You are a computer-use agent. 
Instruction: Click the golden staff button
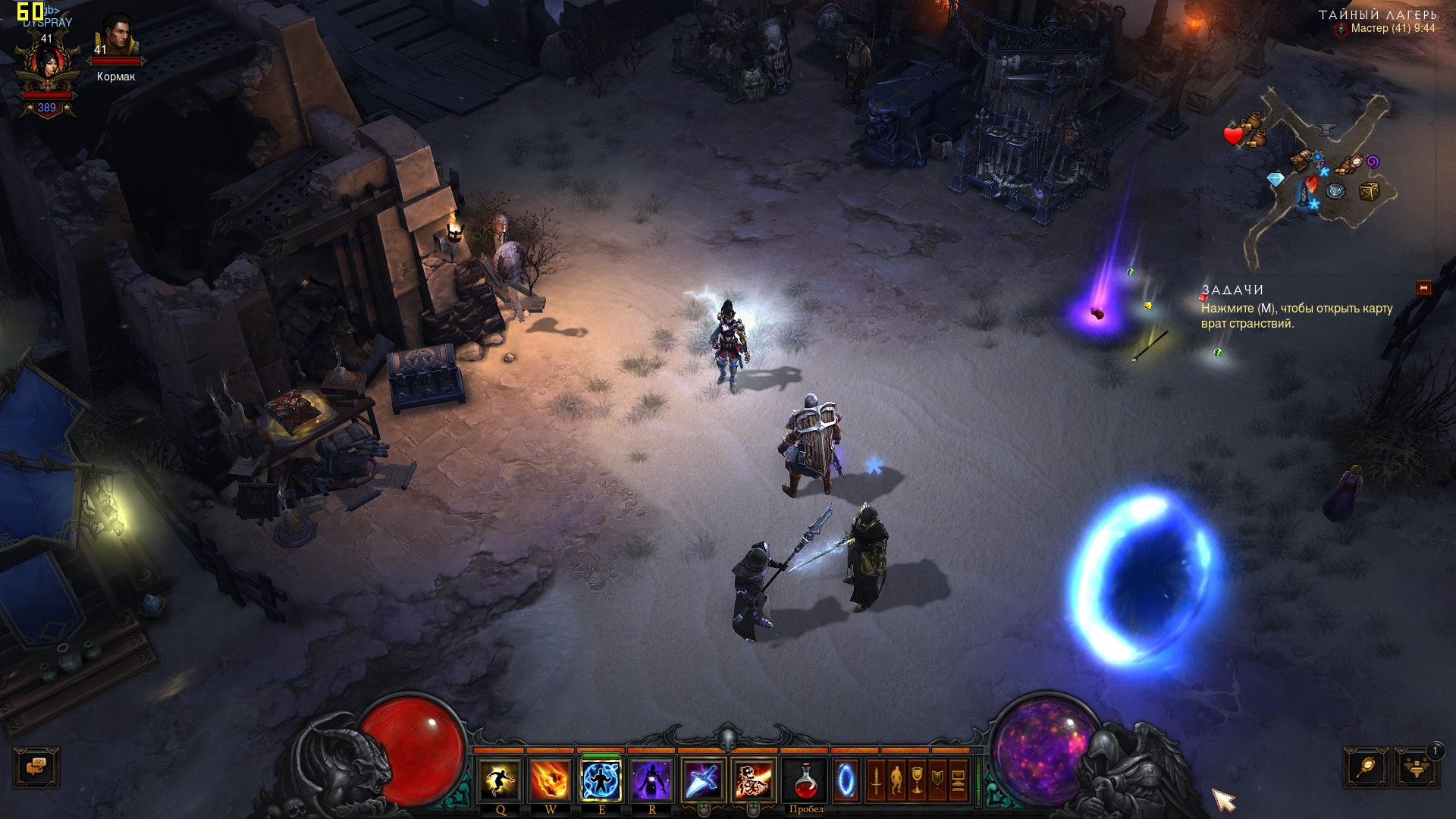pos(1367,769)
